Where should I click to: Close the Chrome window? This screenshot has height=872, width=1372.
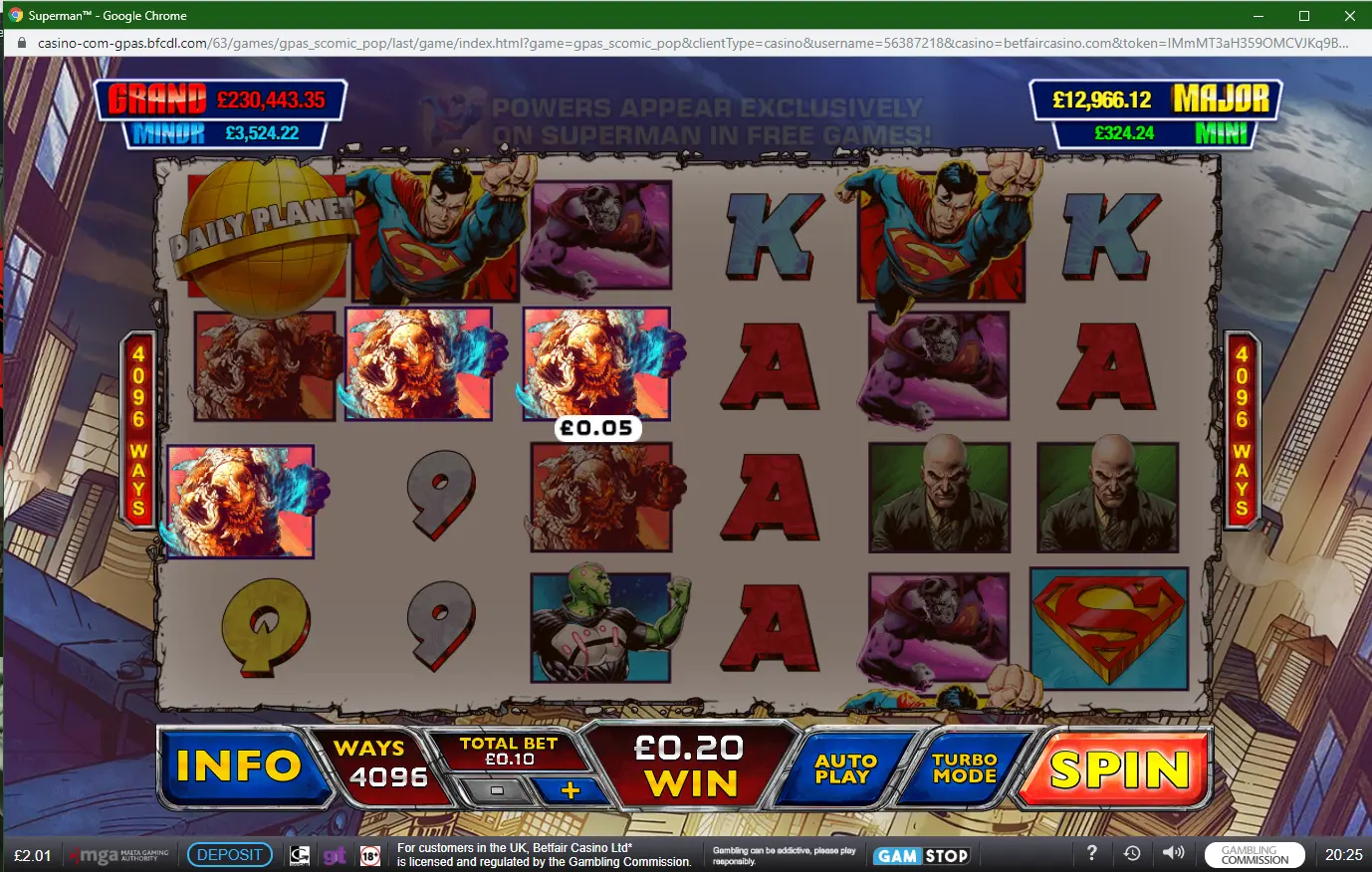(1349, 16)
